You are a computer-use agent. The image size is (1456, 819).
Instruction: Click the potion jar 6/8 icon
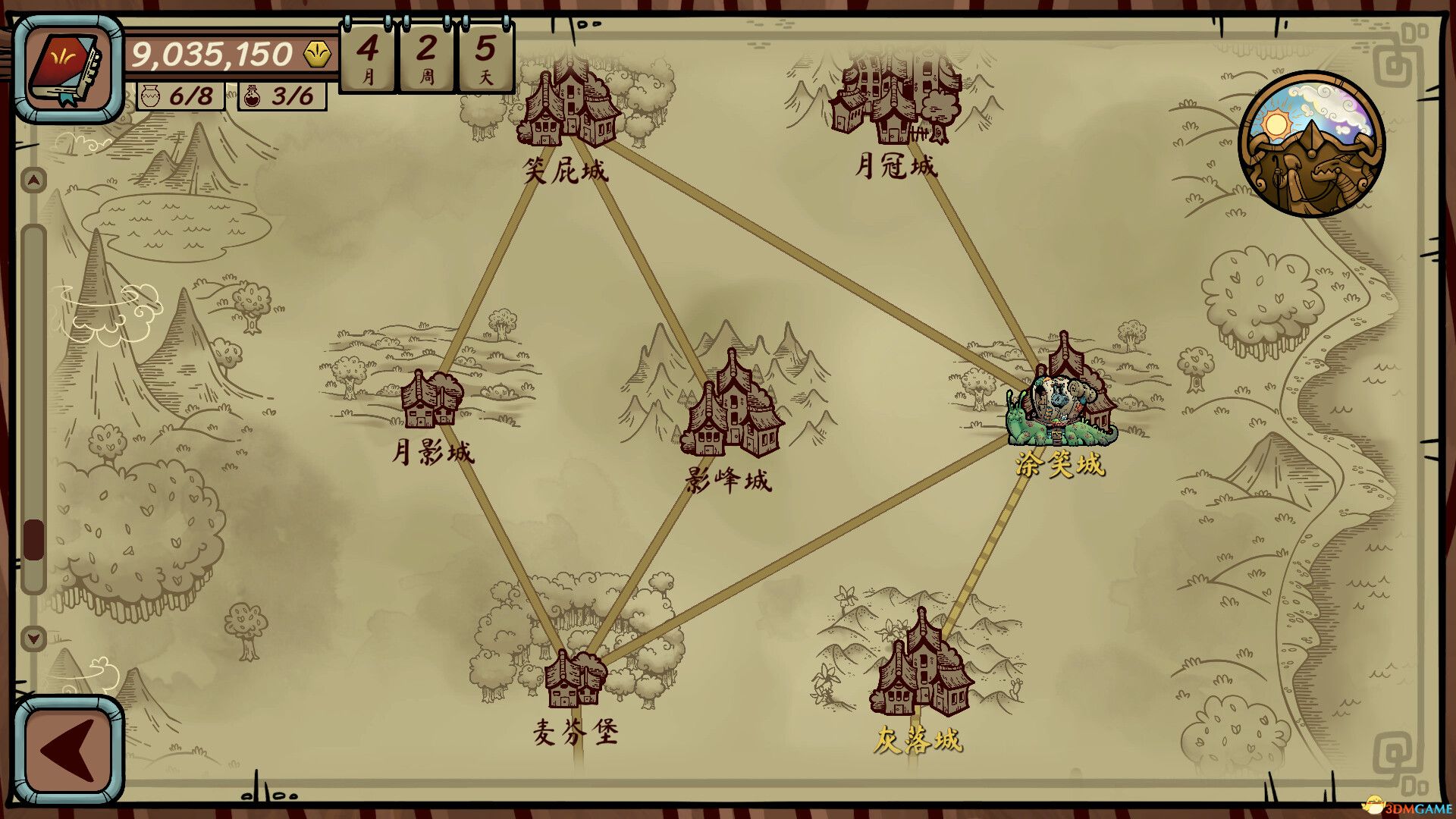[151, 96]
